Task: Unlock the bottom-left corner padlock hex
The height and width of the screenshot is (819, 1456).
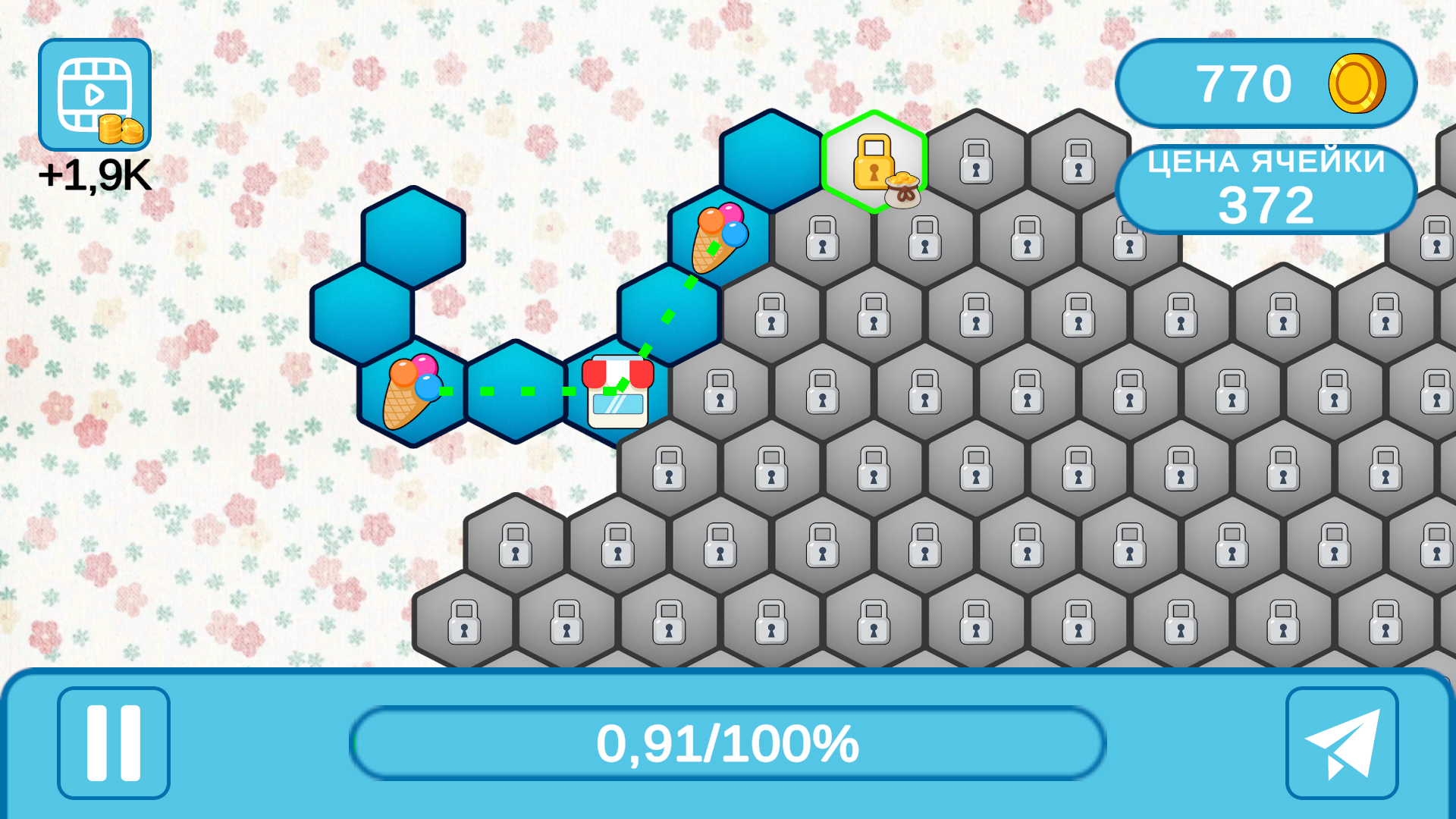Action: [463, 623]
